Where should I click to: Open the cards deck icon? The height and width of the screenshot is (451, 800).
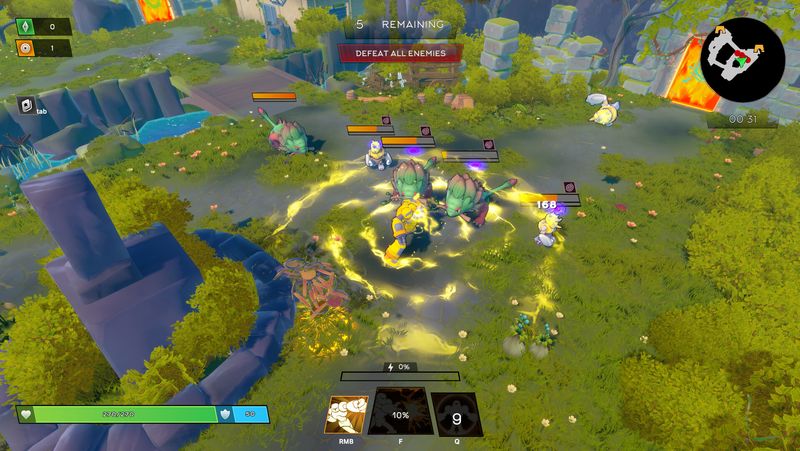pos(28,104)
